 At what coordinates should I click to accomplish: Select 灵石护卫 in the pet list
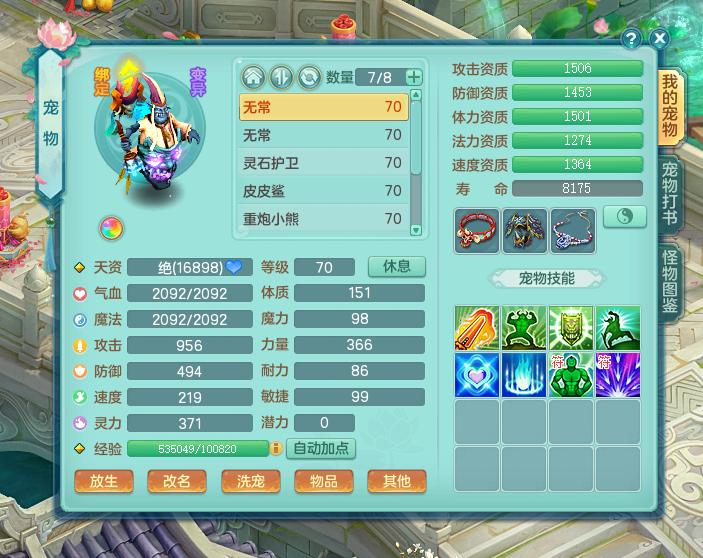click(x=323, y=163)
